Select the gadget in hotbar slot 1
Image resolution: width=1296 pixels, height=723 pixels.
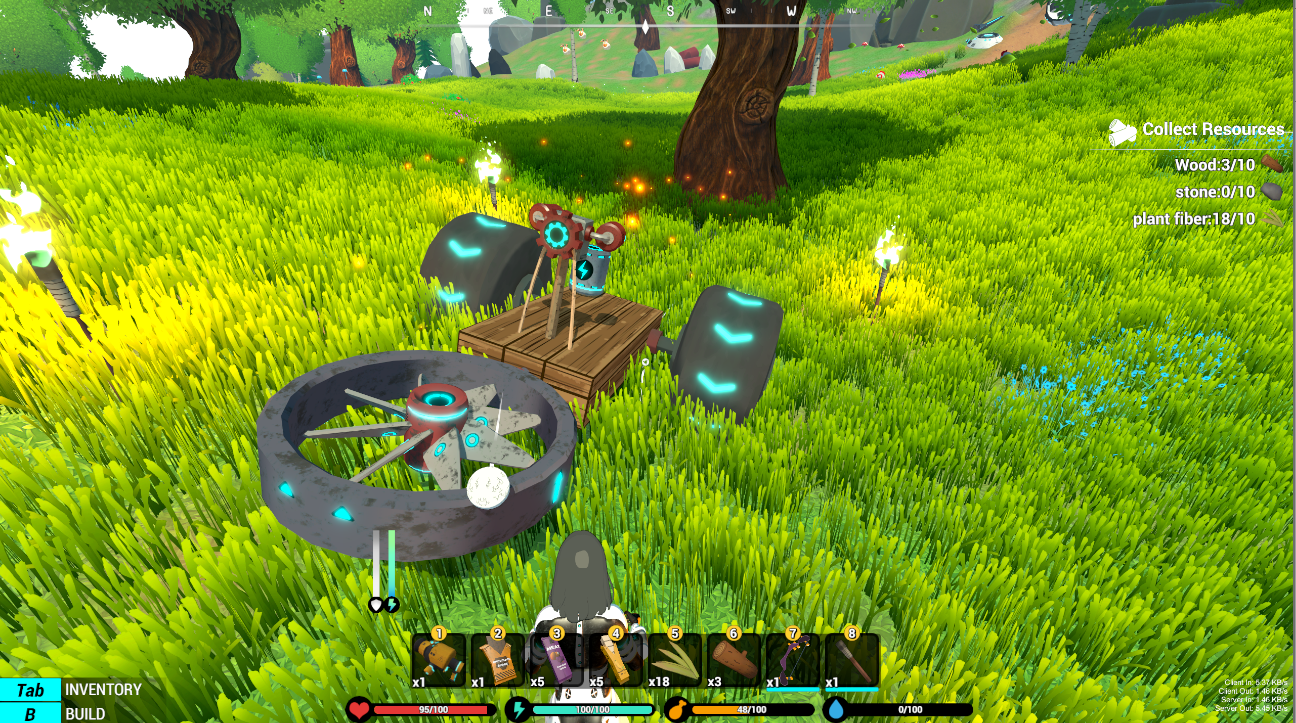pyautogui.click(x=438, y=660)
